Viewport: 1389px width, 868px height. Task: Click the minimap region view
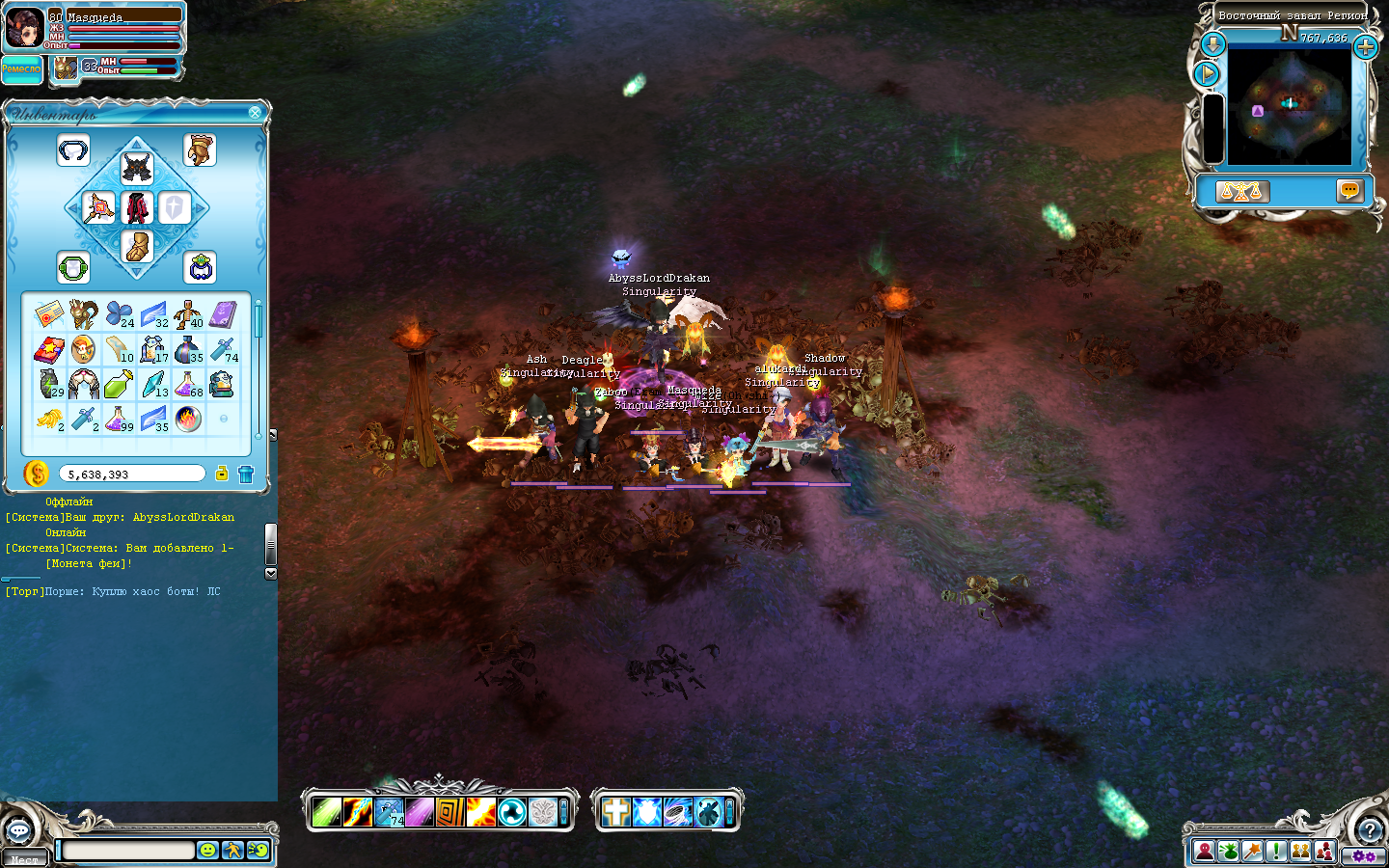1290,105
